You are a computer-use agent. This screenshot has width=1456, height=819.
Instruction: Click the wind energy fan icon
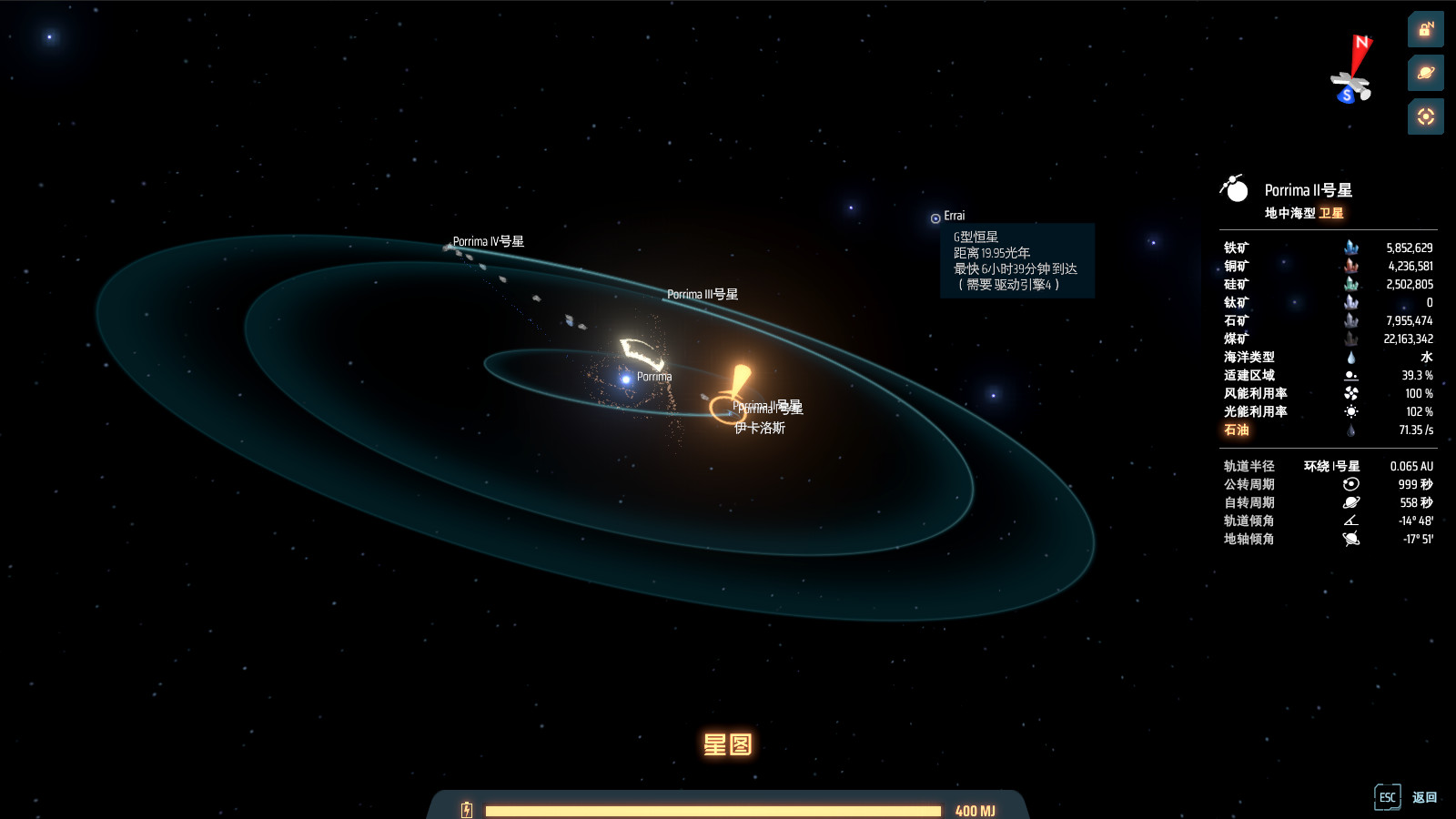[x=1352, y=394]
